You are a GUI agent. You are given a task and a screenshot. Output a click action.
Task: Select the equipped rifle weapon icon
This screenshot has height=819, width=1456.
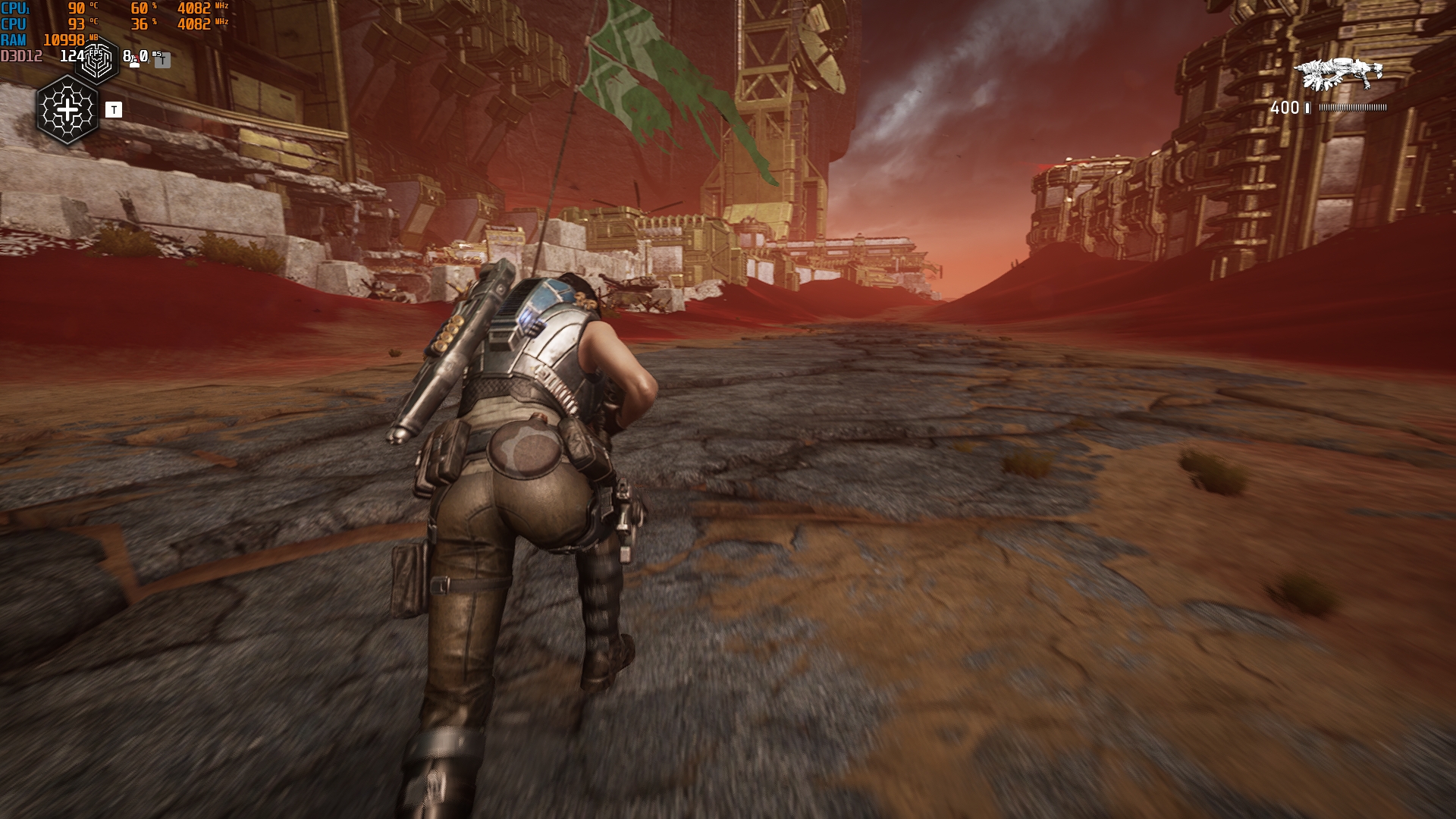click(1340, 74)
